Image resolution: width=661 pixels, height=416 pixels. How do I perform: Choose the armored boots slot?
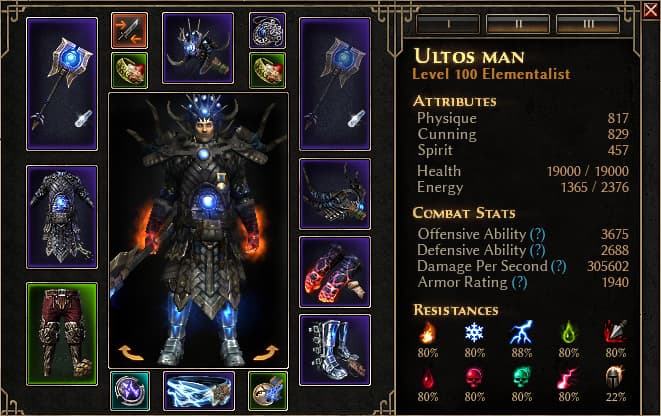click(x=334, y=349)
